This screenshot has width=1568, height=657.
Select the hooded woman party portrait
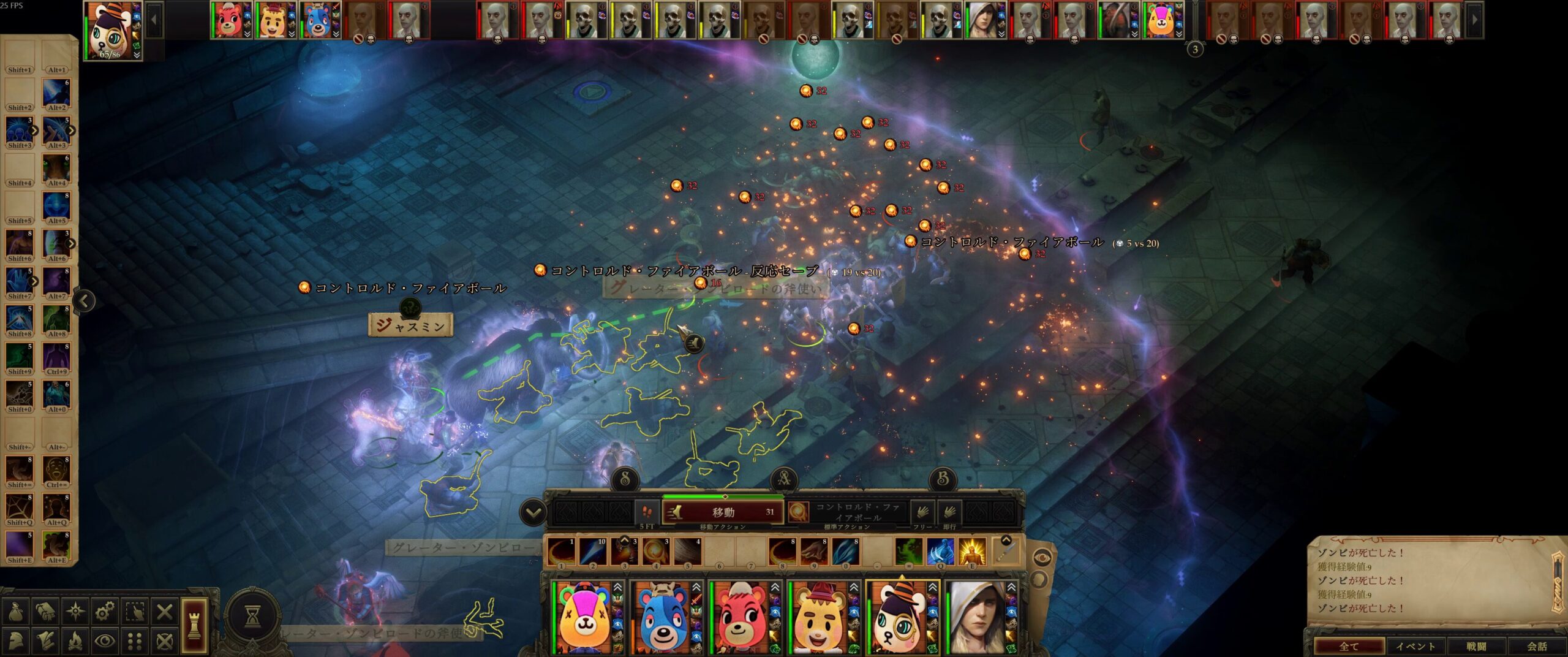tap(976, 618)
